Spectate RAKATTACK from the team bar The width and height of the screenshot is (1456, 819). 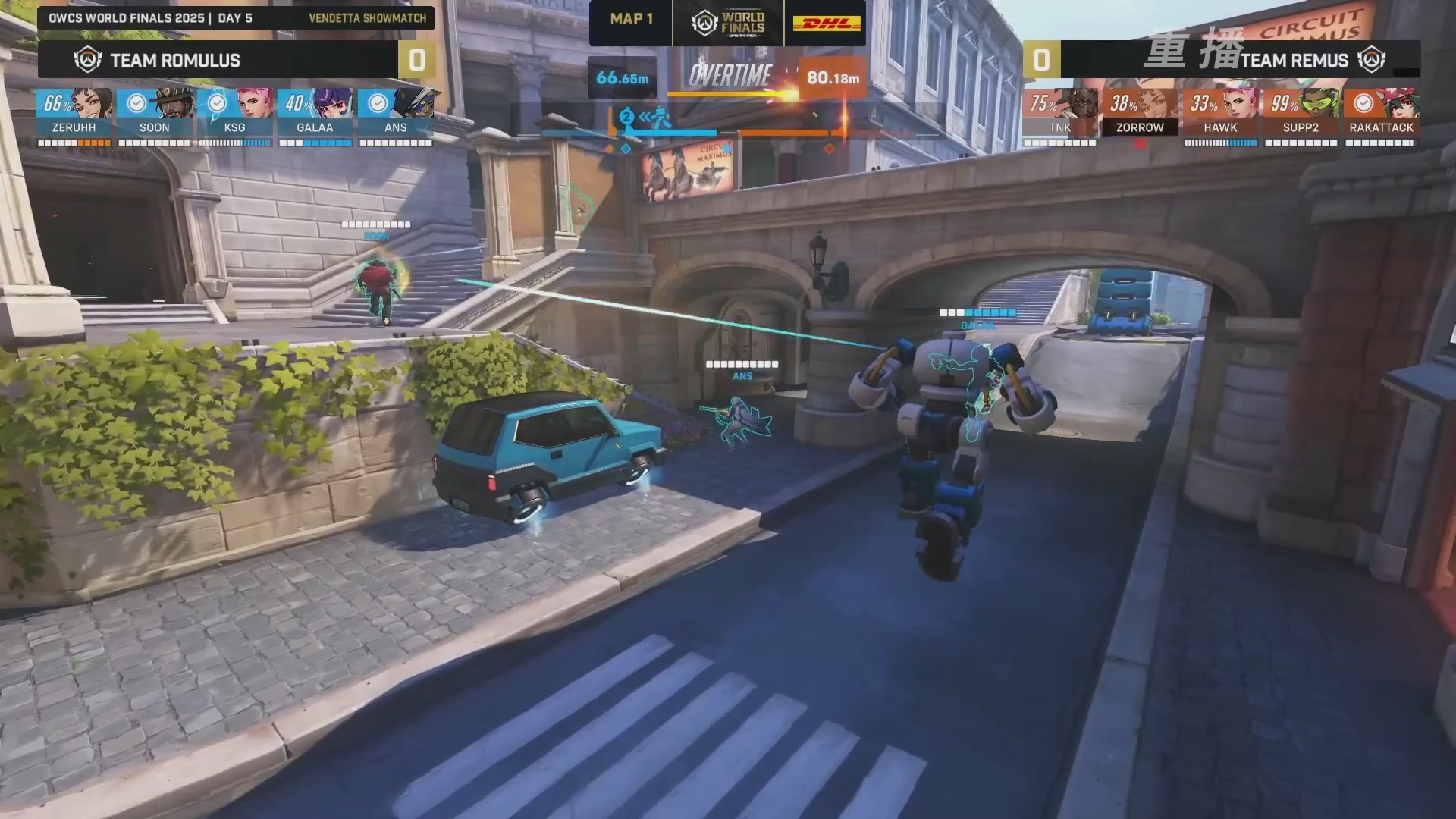(1381, 105)
